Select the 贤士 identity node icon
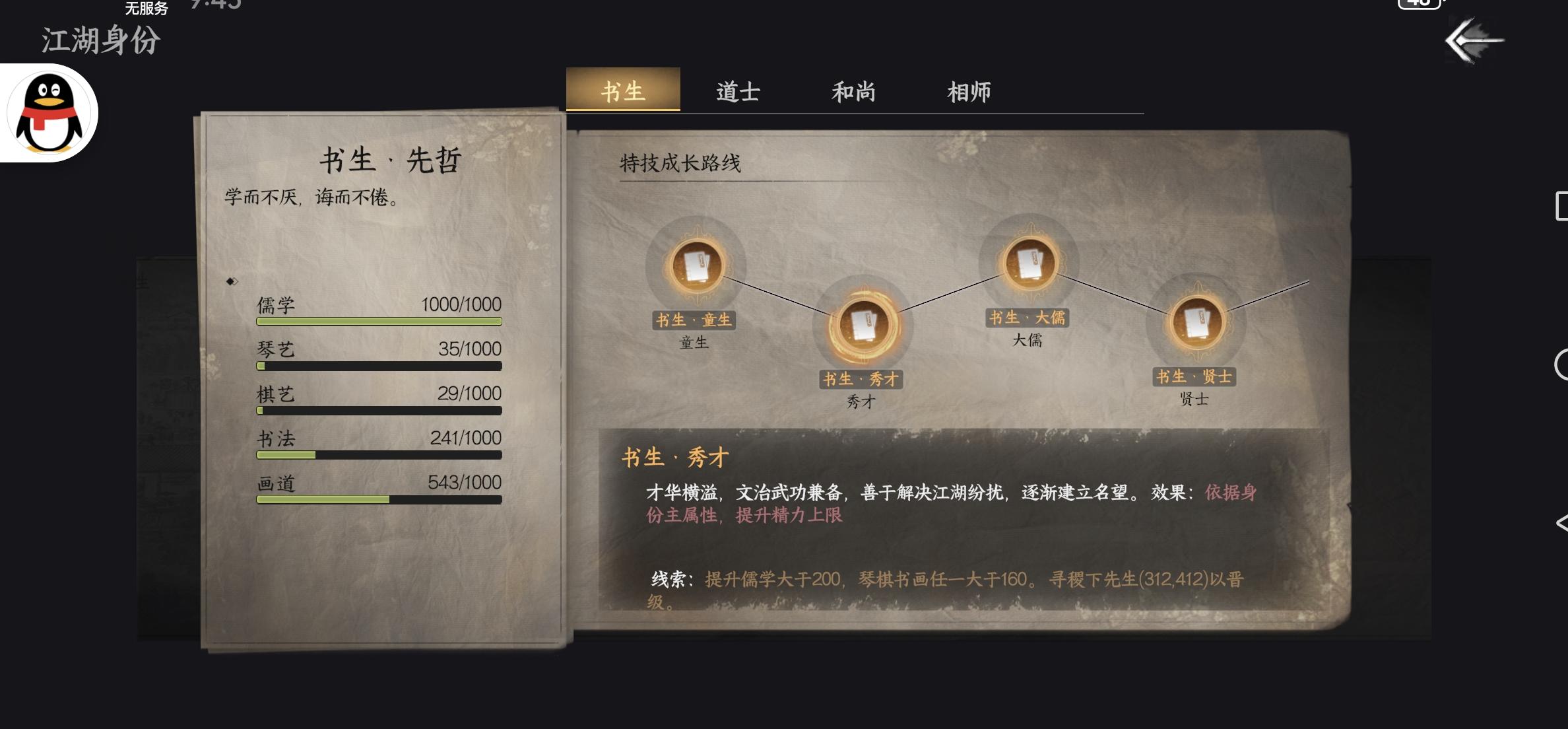This screenshot has height=729, width=1568. click(1198, 322)
